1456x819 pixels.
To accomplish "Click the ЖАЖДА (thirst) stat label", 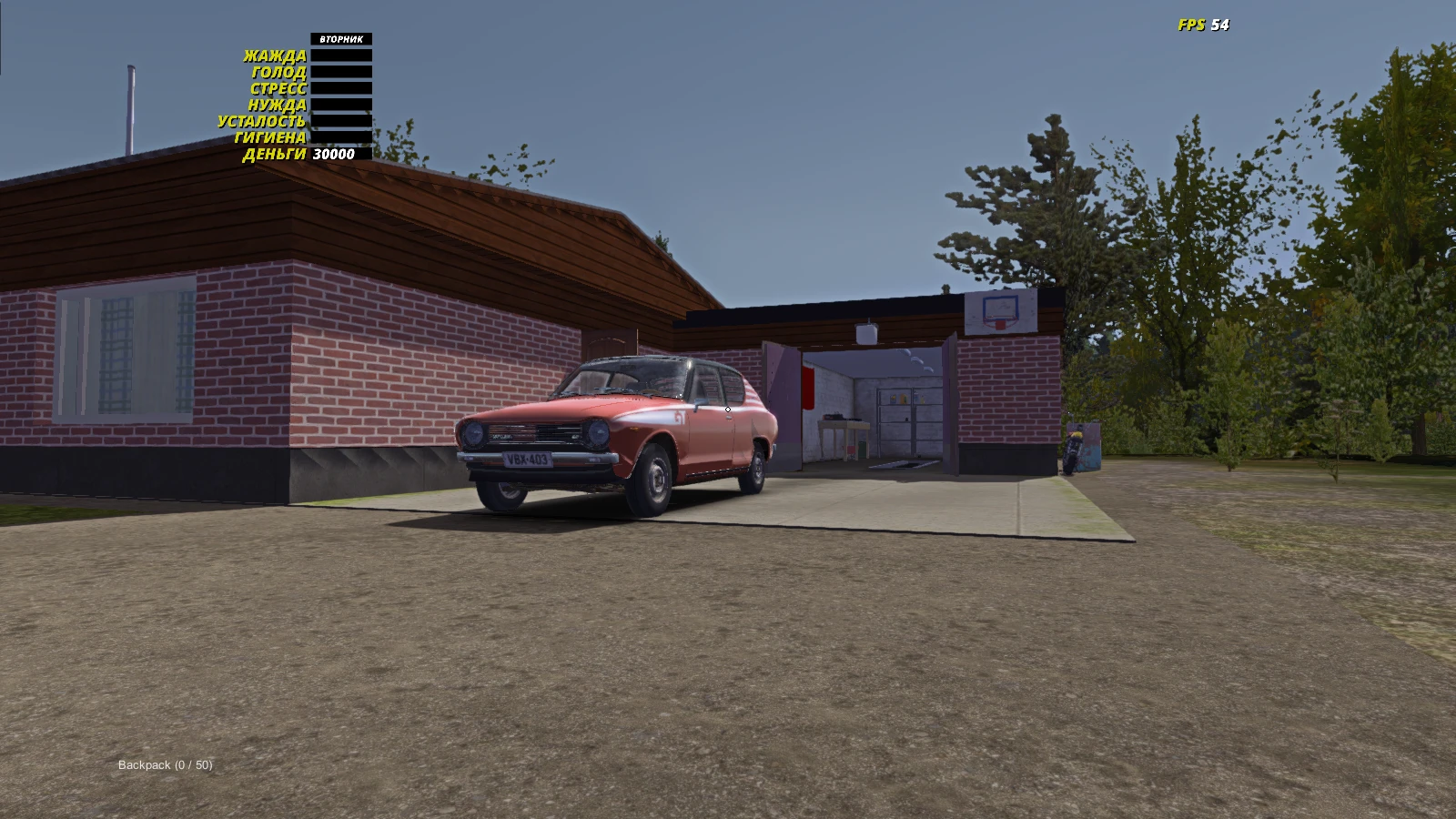I will coord(274,54).
